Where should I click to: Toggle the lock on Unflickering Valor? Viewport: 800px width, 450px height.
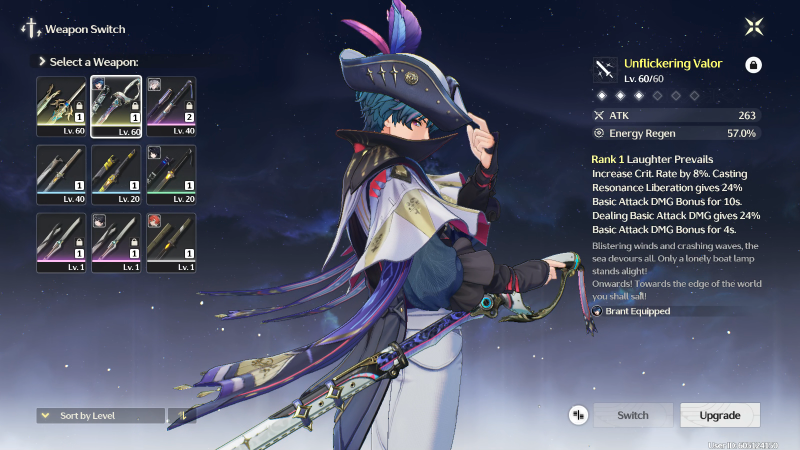point(753,65)
